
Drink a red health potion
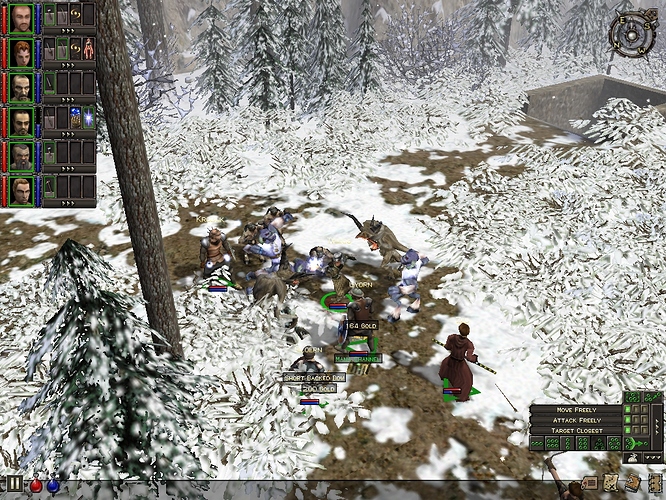(34, 486)
